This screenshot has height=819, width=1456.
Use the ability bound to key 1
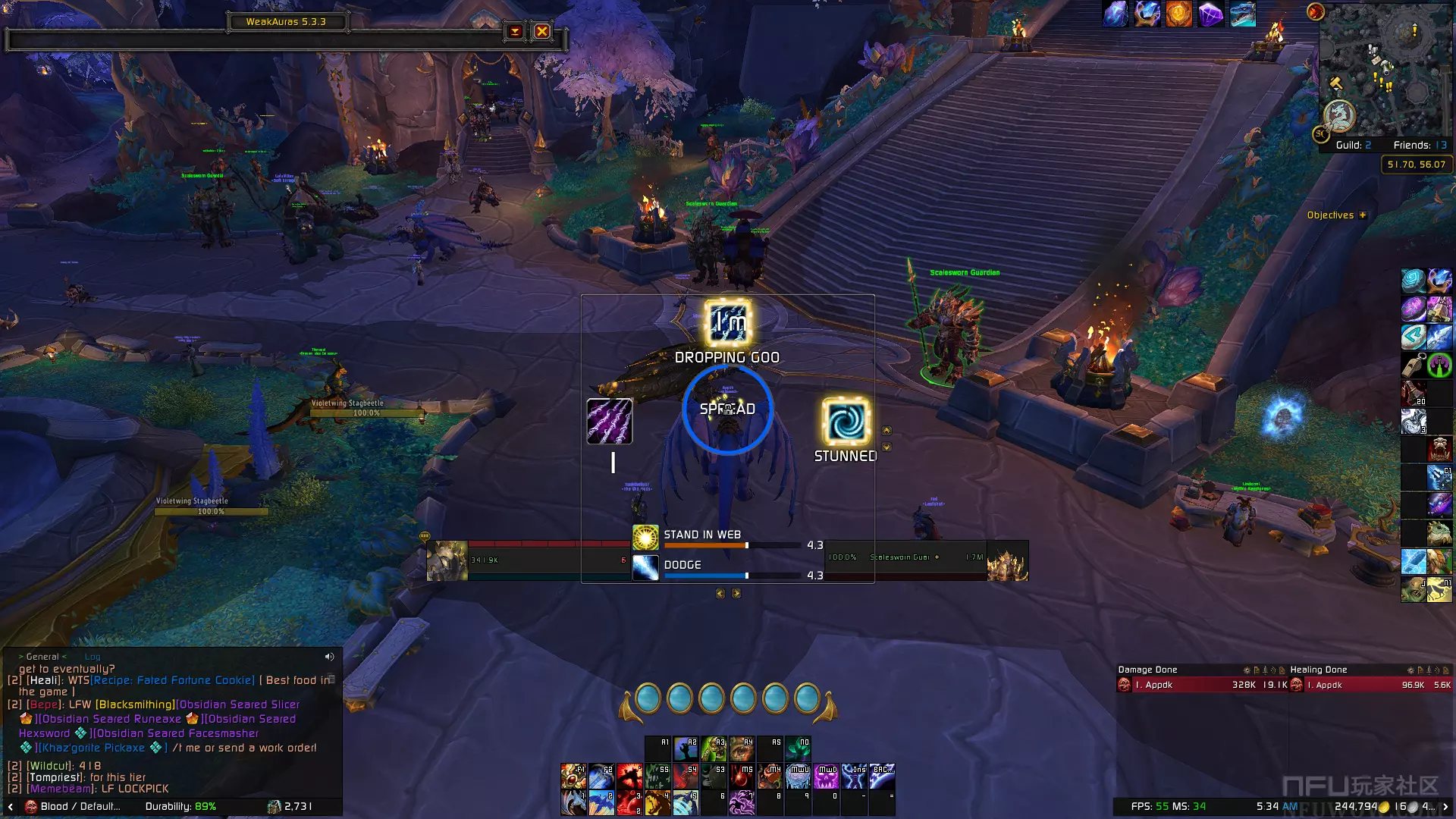[x=574, y=802]
